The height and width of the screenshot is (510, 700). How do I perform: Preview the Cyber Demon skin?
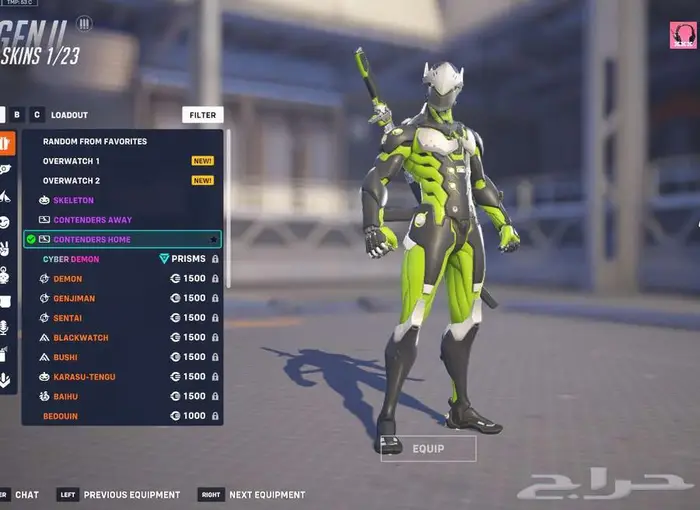[x=71, y=259]
